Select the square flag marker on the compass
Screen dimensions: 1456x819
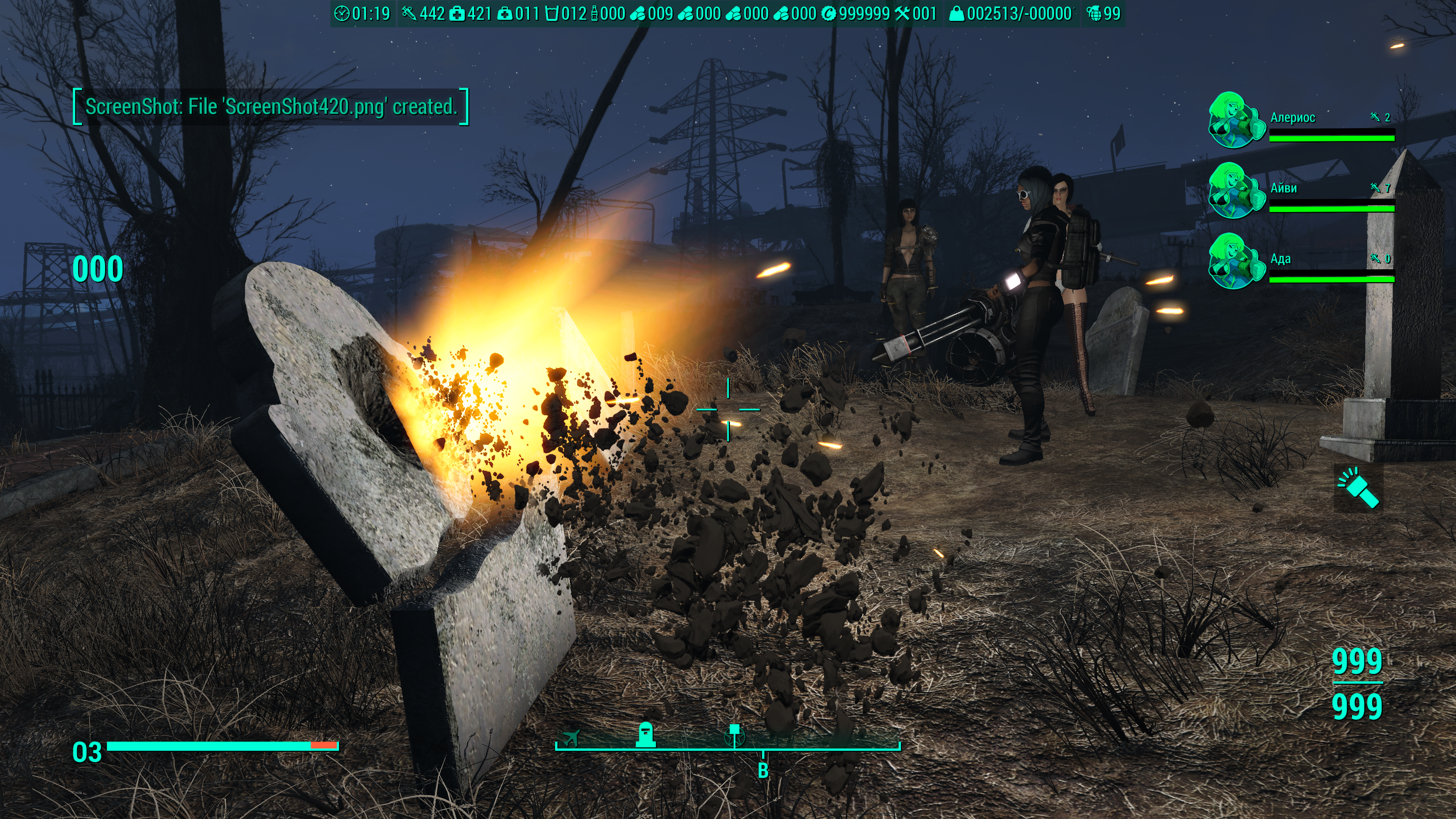734,735
